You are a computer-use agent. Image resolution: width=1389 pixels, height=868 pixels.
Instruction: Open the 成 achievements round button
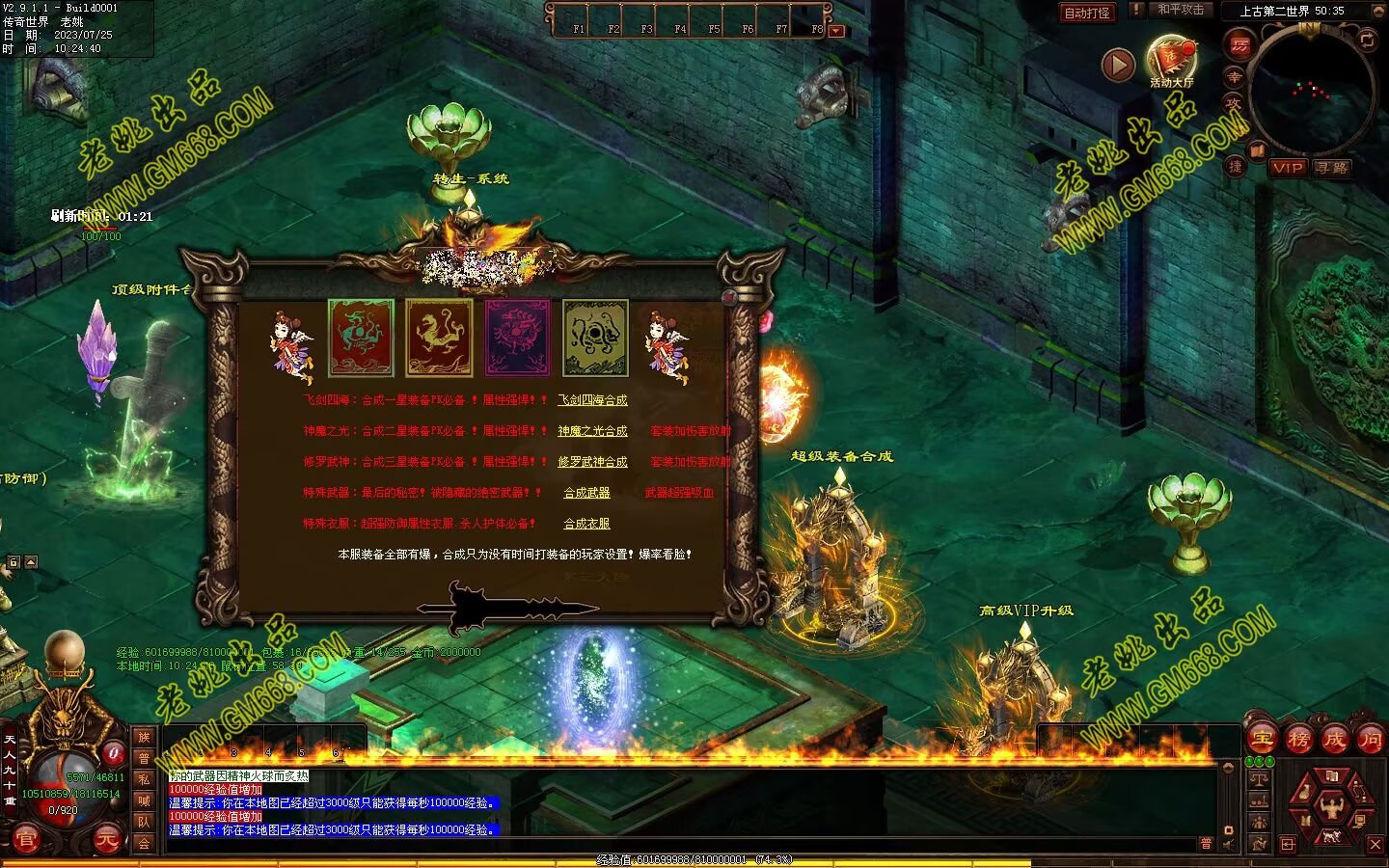point(1334,740)
